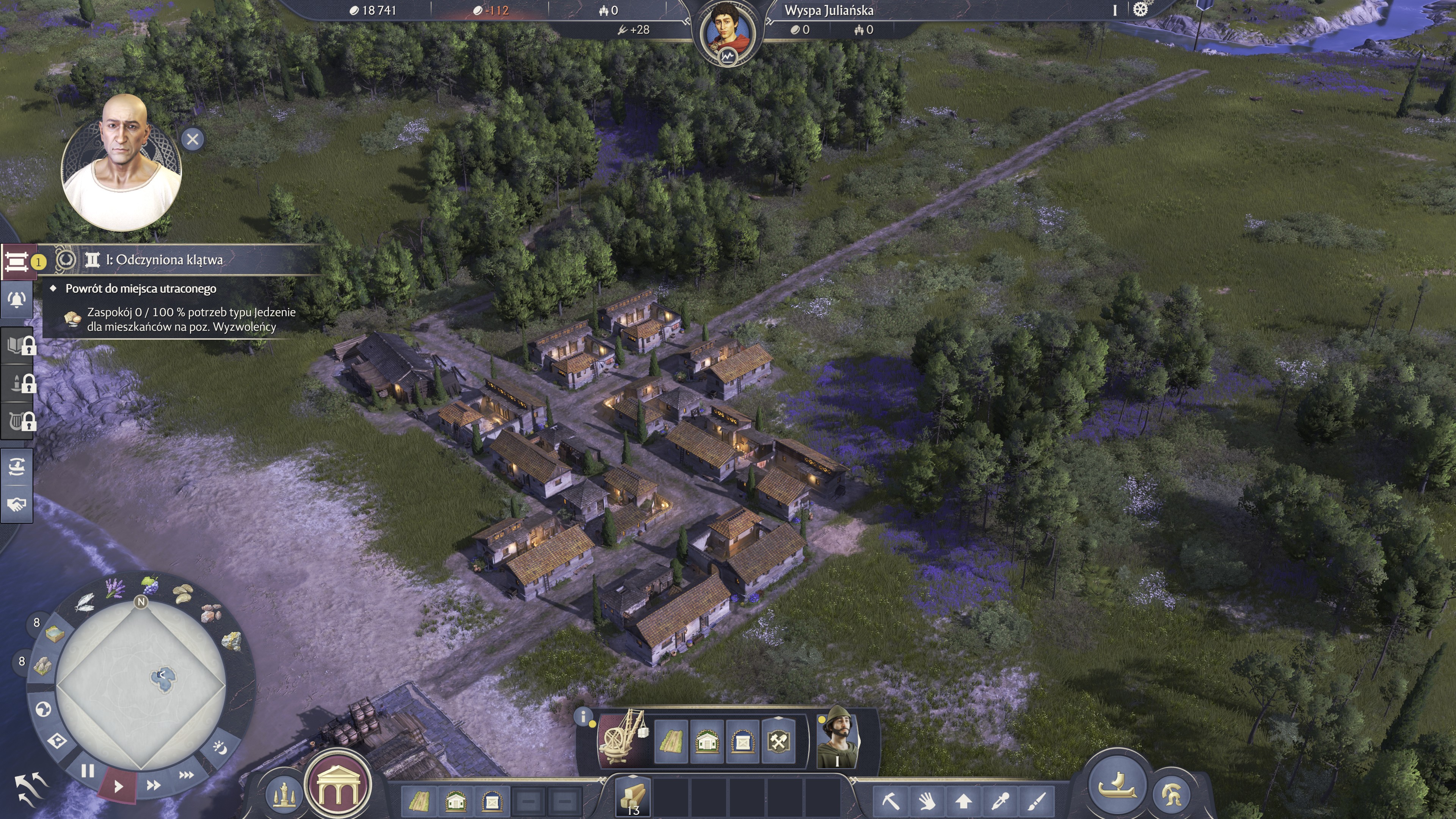This screenshot has height=819, width=1456.
Task: Select the crossed hammers production category
Action: pyautogui.click(x=778, y=741)
